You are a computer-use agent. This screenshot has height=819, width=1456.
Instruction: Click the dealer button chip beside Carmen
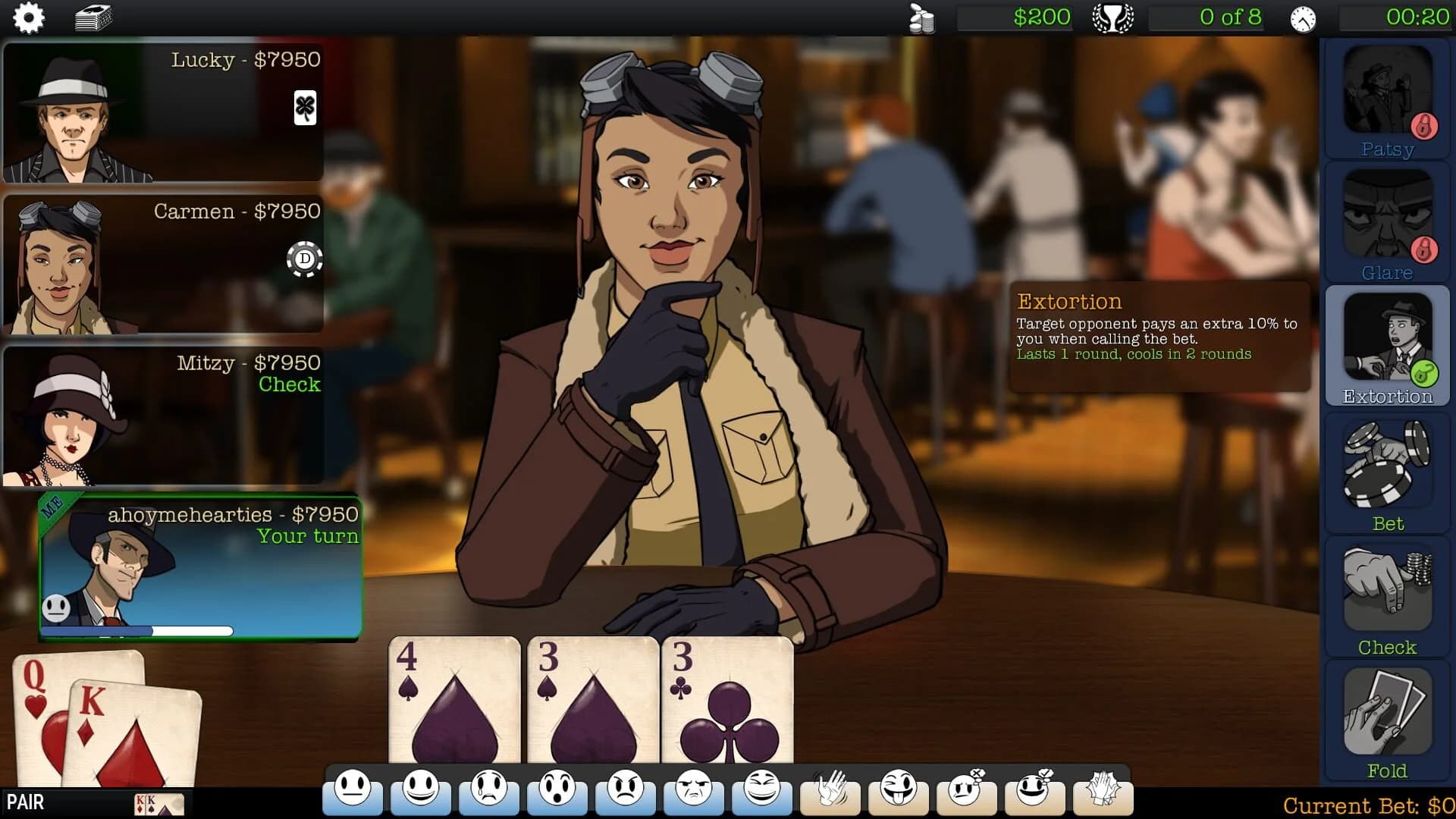point(304,259)
